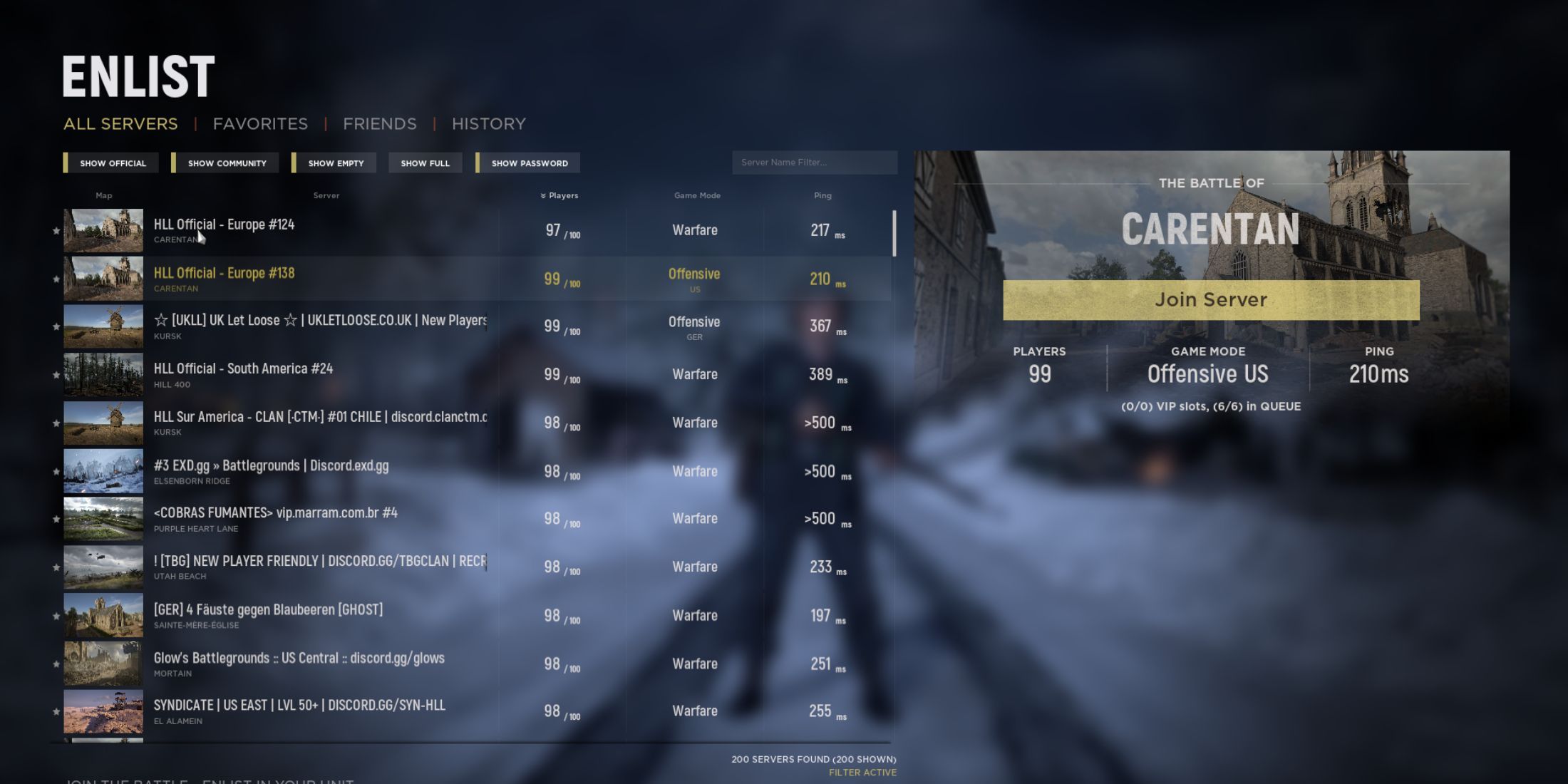Image resolution: width=1568 pixels, height=784 pixels.
Task: Enable the SHOW FULL filter
Action: click(x=425, y=163)
